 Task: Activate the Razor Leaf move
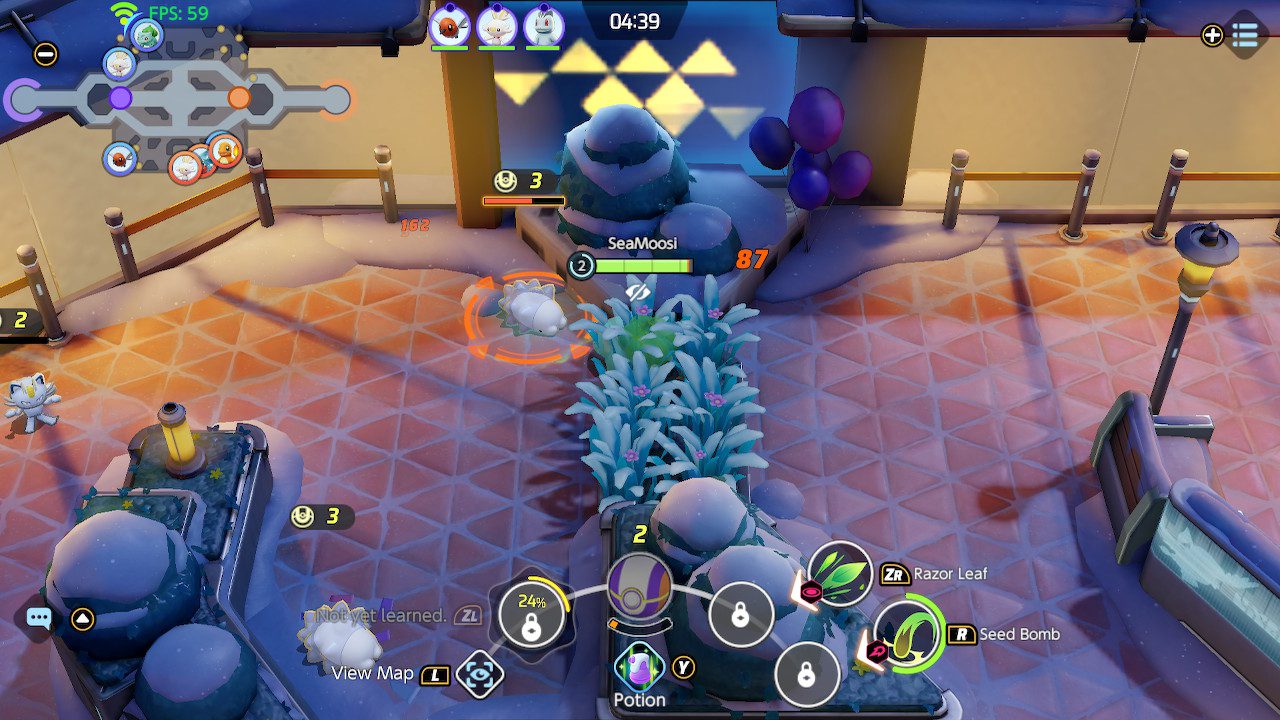[x=840, y=575]
